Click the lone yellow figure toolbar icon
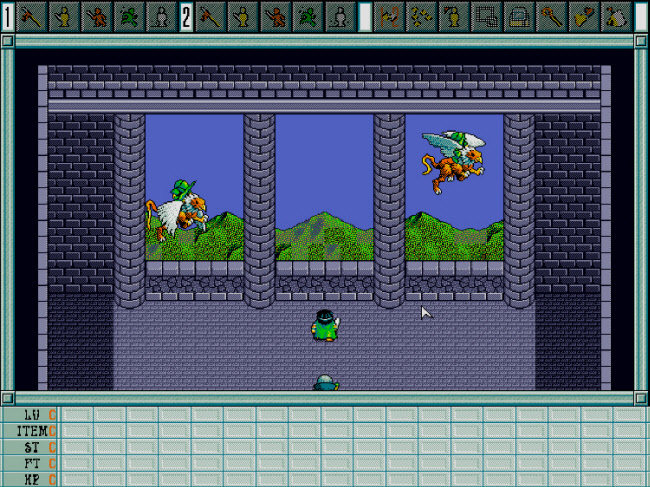650x487 pixels. pos(454,16)
